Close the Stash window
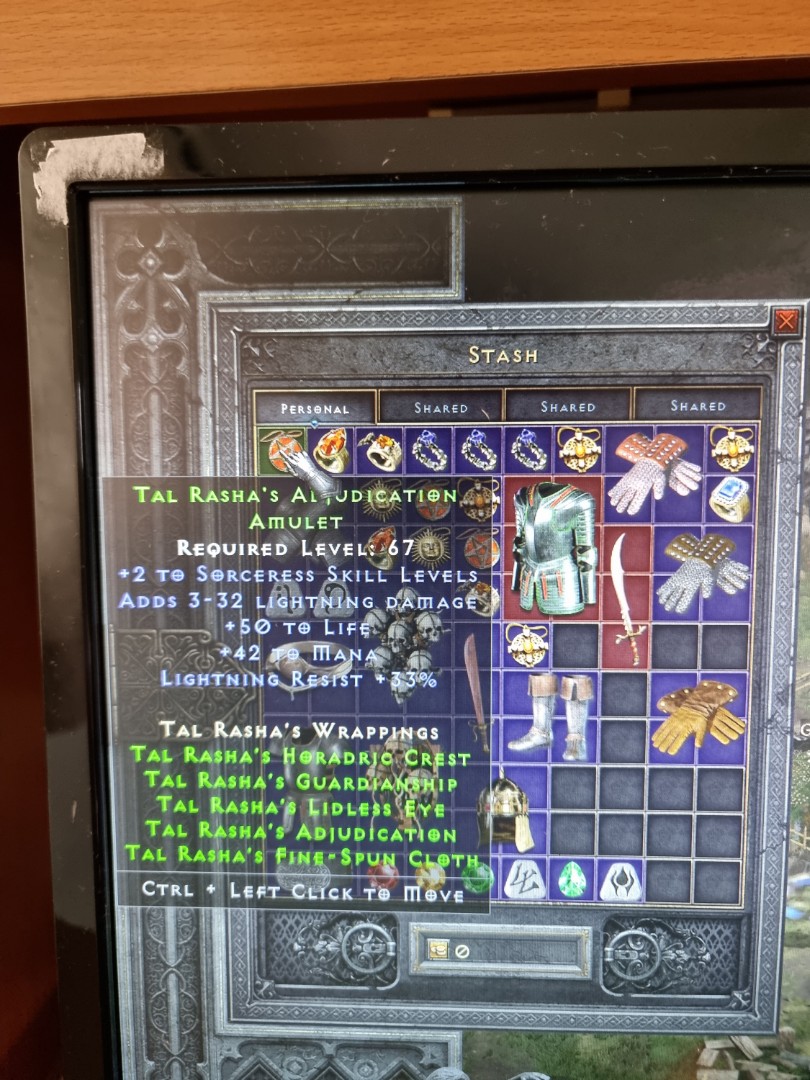The width and height of the screenshot is (810, 1080). (x=787, y=321)
